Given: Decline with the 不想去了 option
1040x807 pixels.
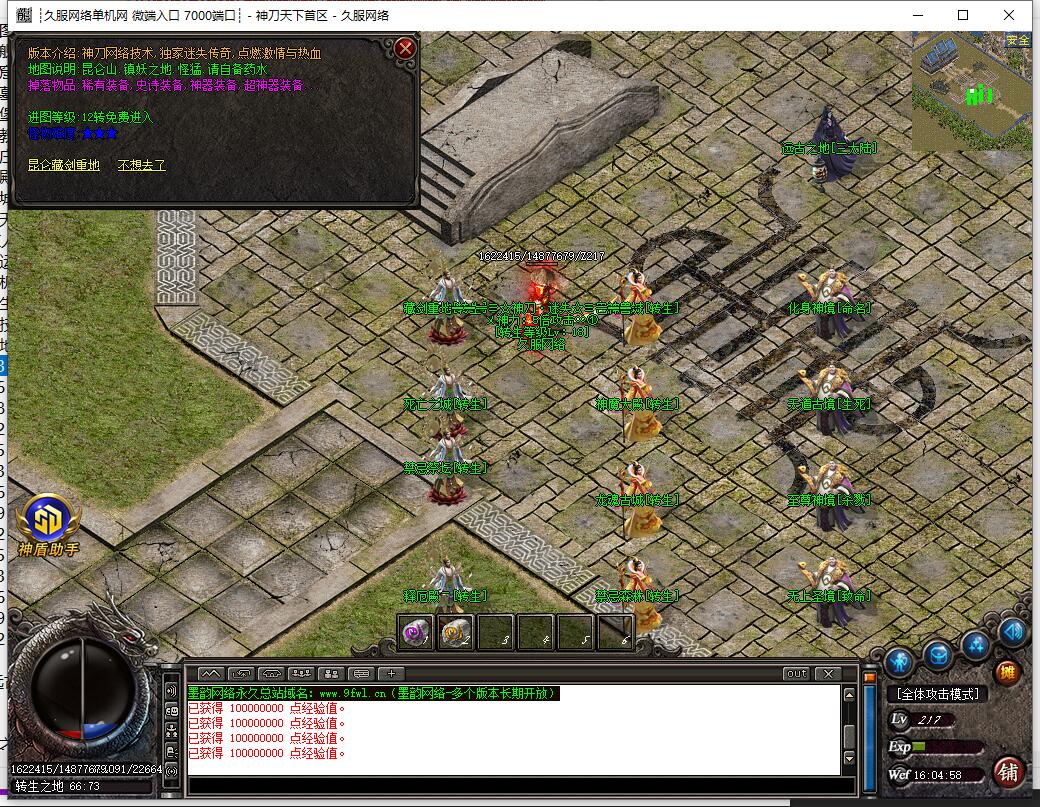Looking at the screenshot, I should click(141, 165).
